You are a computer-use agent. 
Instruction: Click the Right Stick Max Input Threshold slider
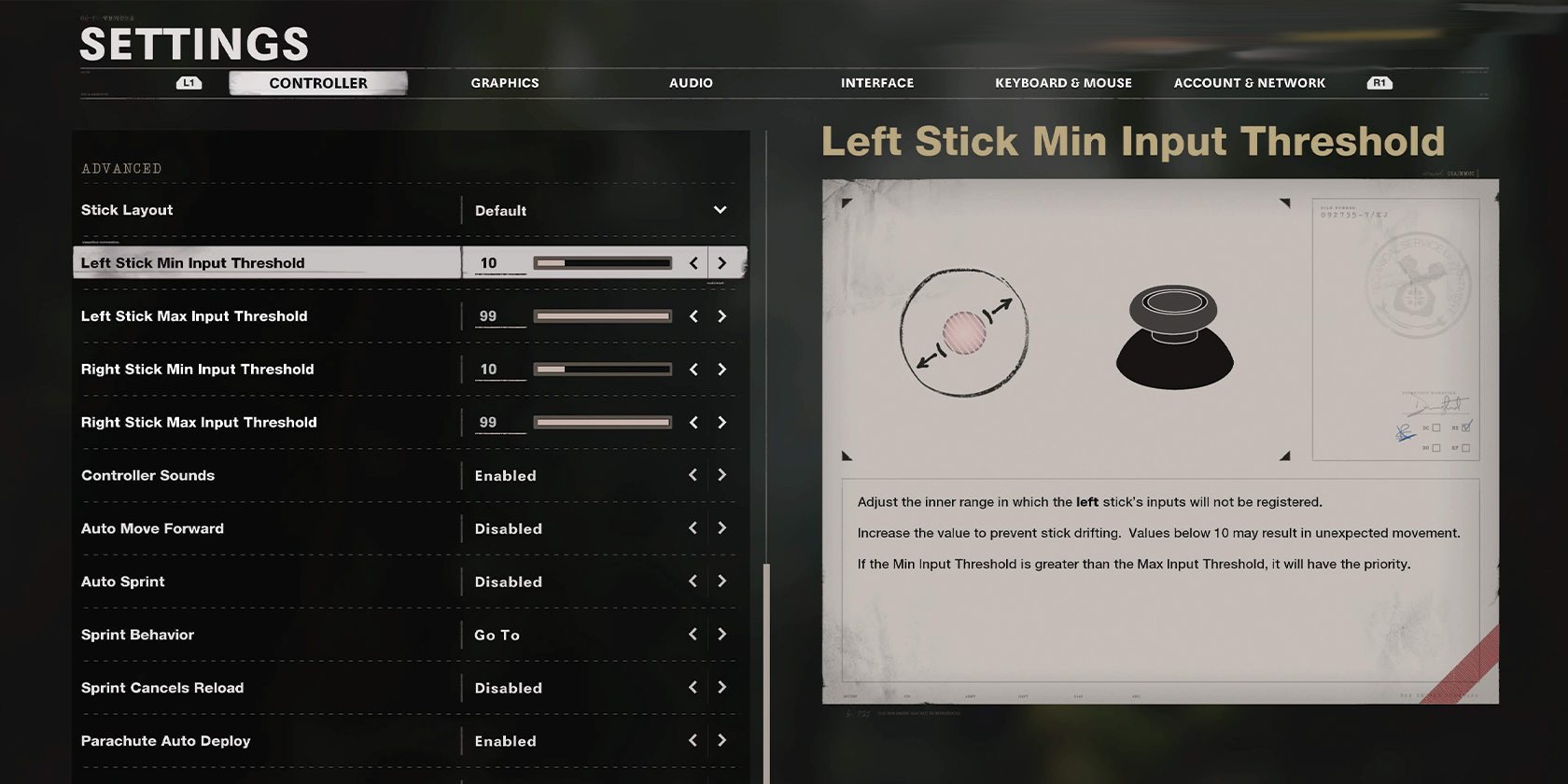point(603,423)
